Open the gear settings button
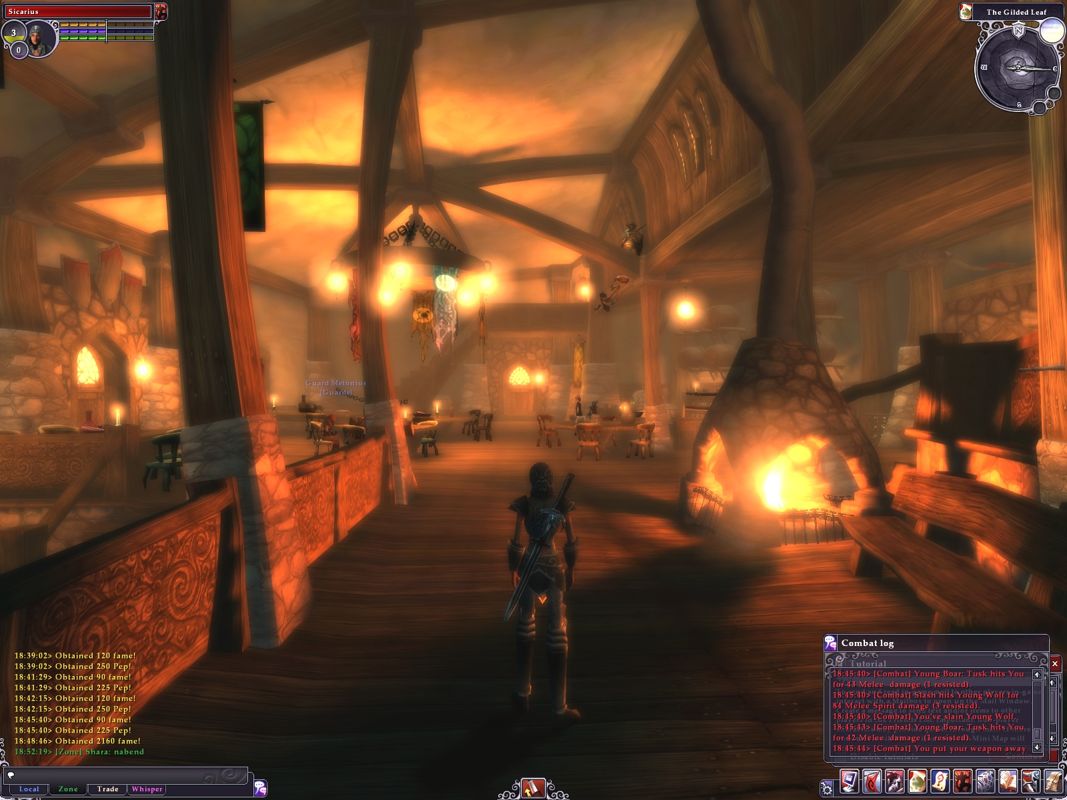The height and width of the screenshot is (800, 1067). (827, 788)
